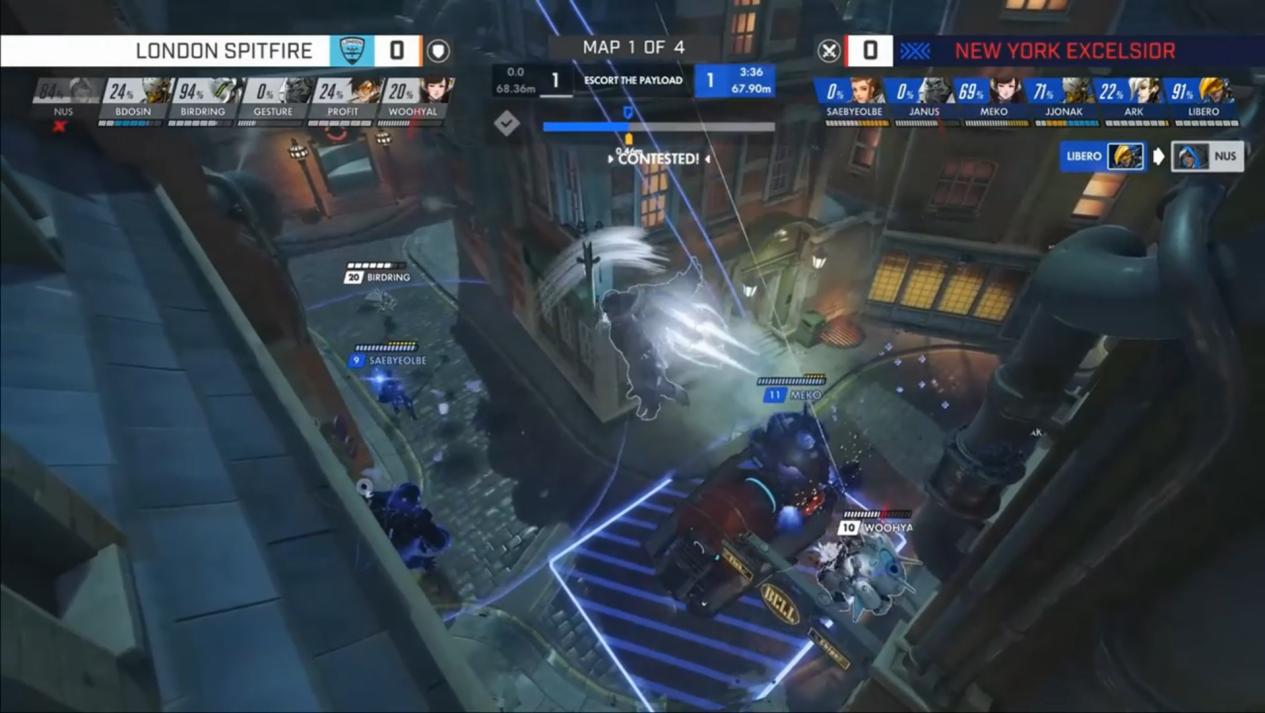Choose MEKO's D.Va portrait card
The height and width of the screenshot is (713, 1265).
click(x=994, y=99)
